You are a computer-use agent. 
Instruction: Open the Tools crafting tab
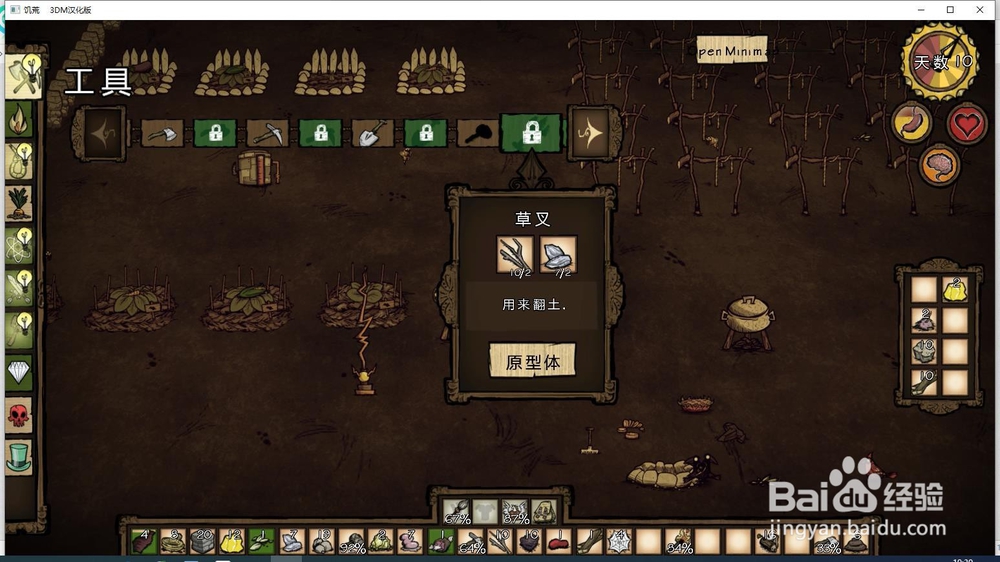[x=20, y=74]
